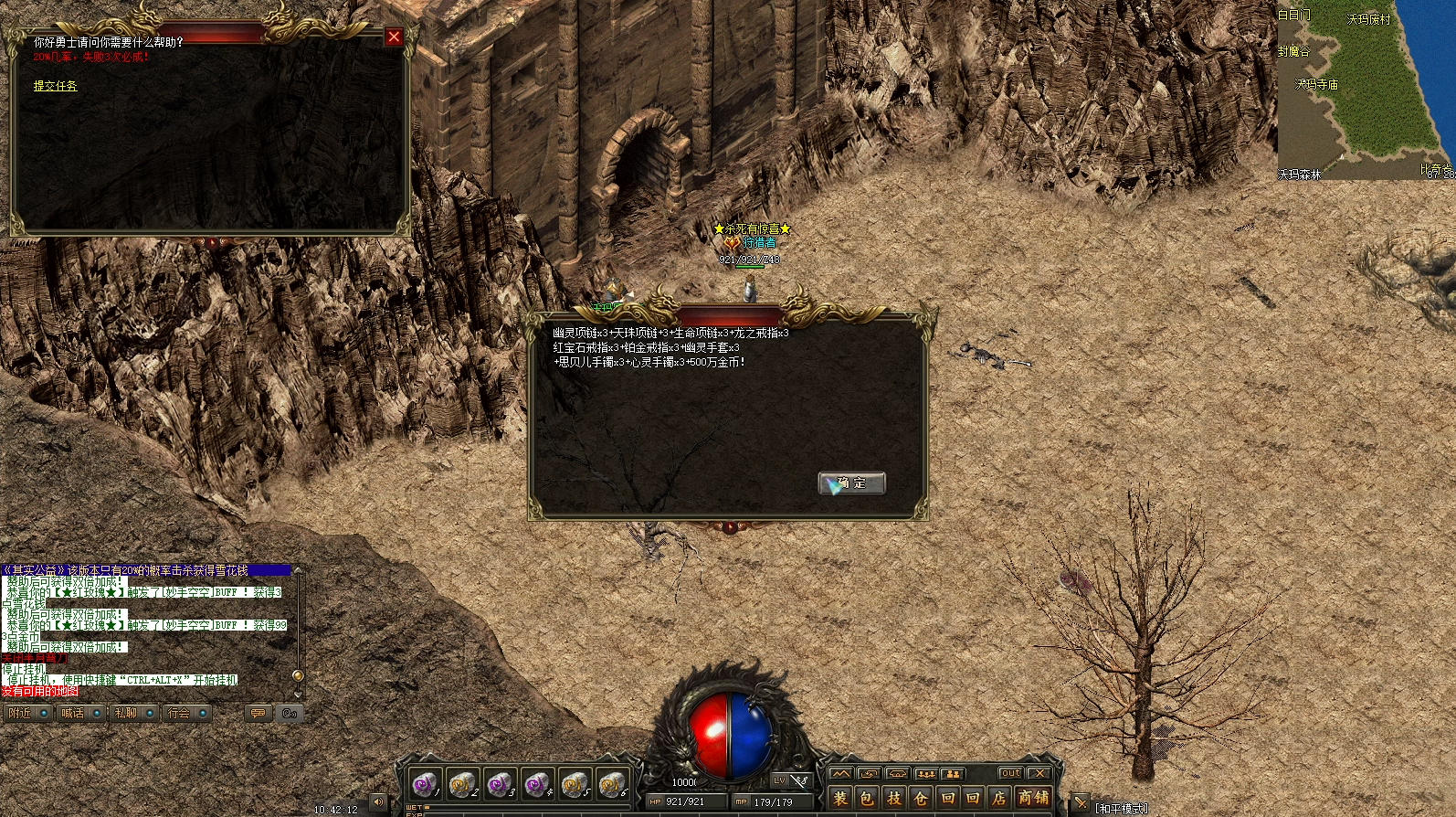This screenshot has width=1456, height=817.
Task: Toggle the 和平模式 attack mode
Action: [x=1121, y=809]
